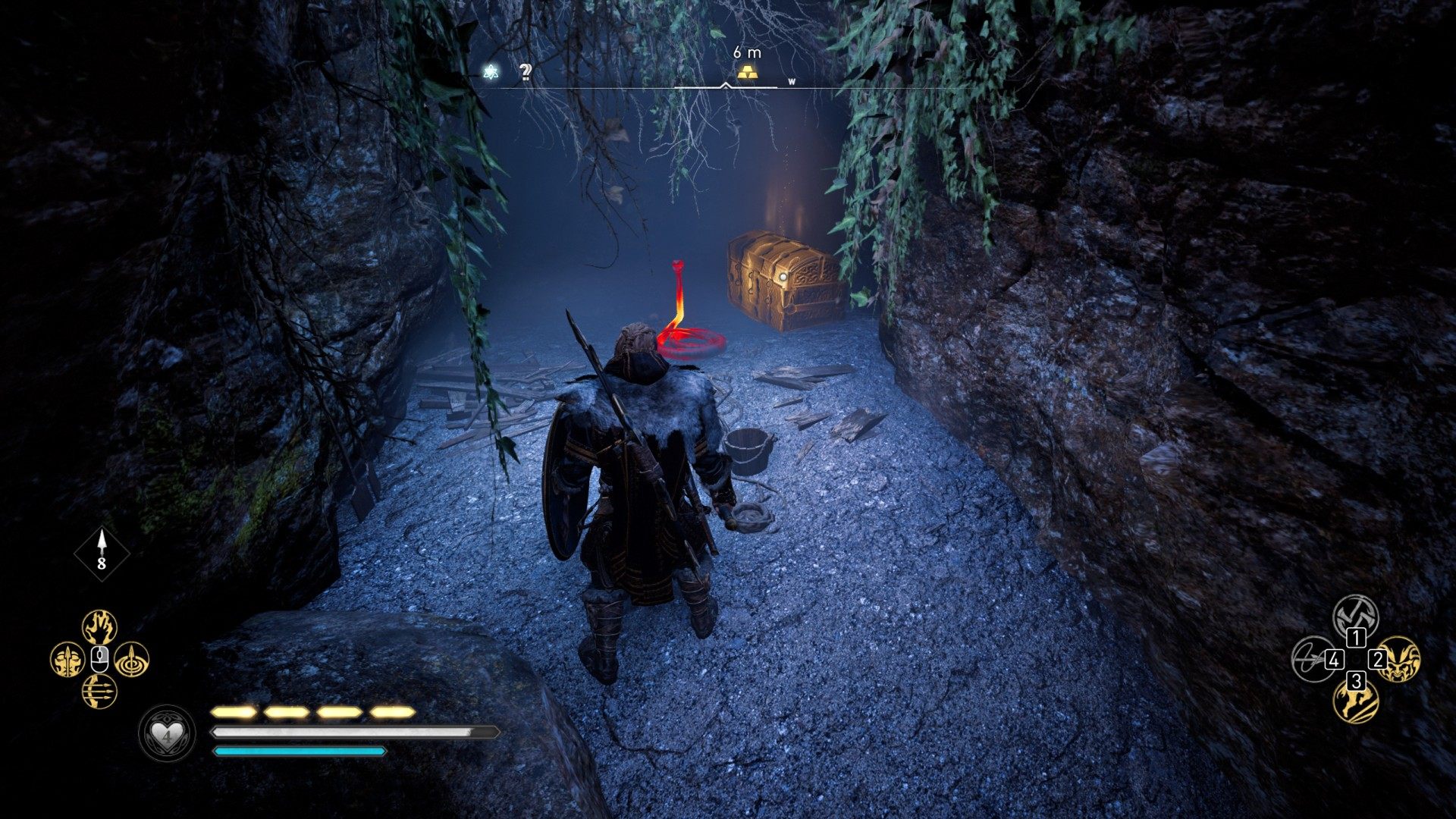This screenshot has height=819, width=1456.
Task: Select the arrow quiver diamond icon
Action: pyautogui.click(x=102, y=553)
